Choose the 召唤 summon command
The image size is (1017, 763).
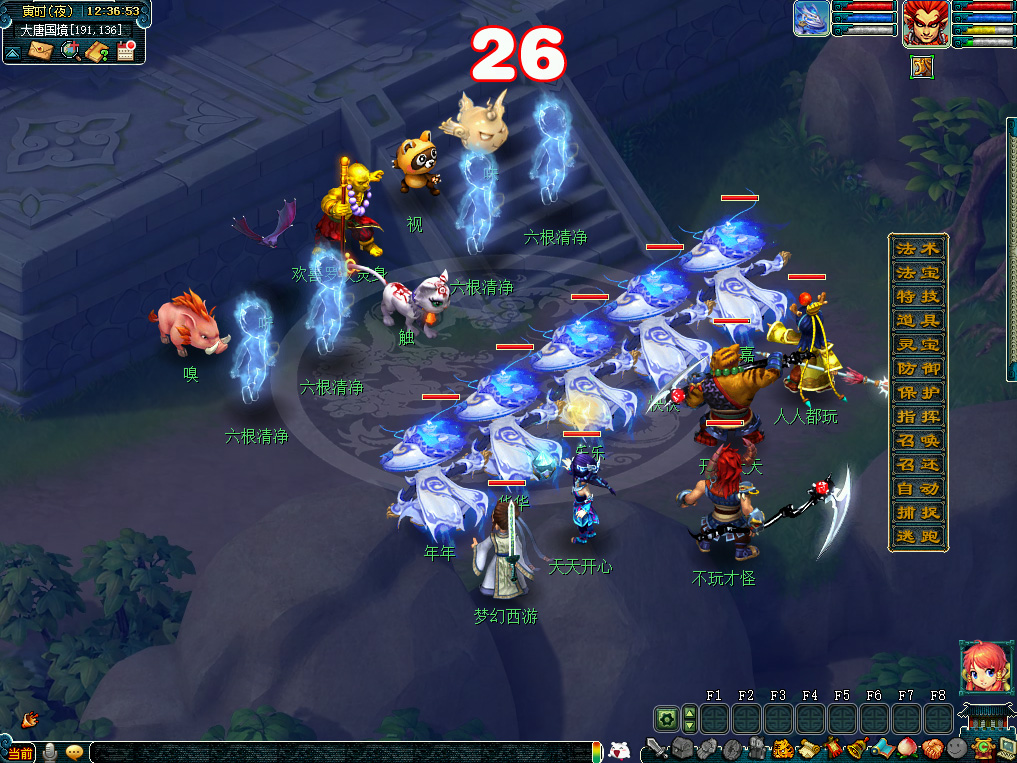[x=917, y=440]
